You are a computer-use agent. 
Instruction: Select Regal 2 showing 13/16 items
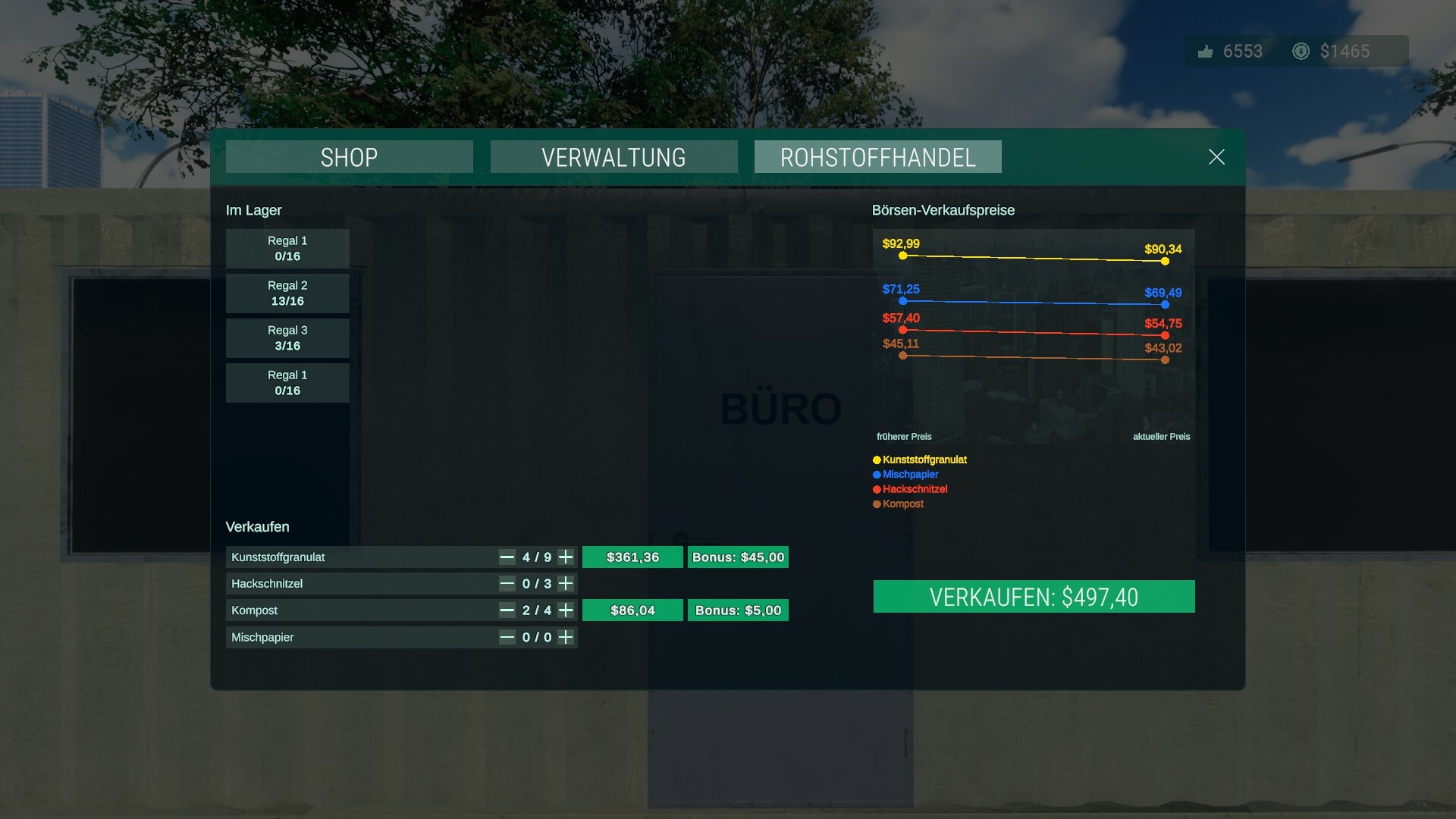[x=287, y=293]
